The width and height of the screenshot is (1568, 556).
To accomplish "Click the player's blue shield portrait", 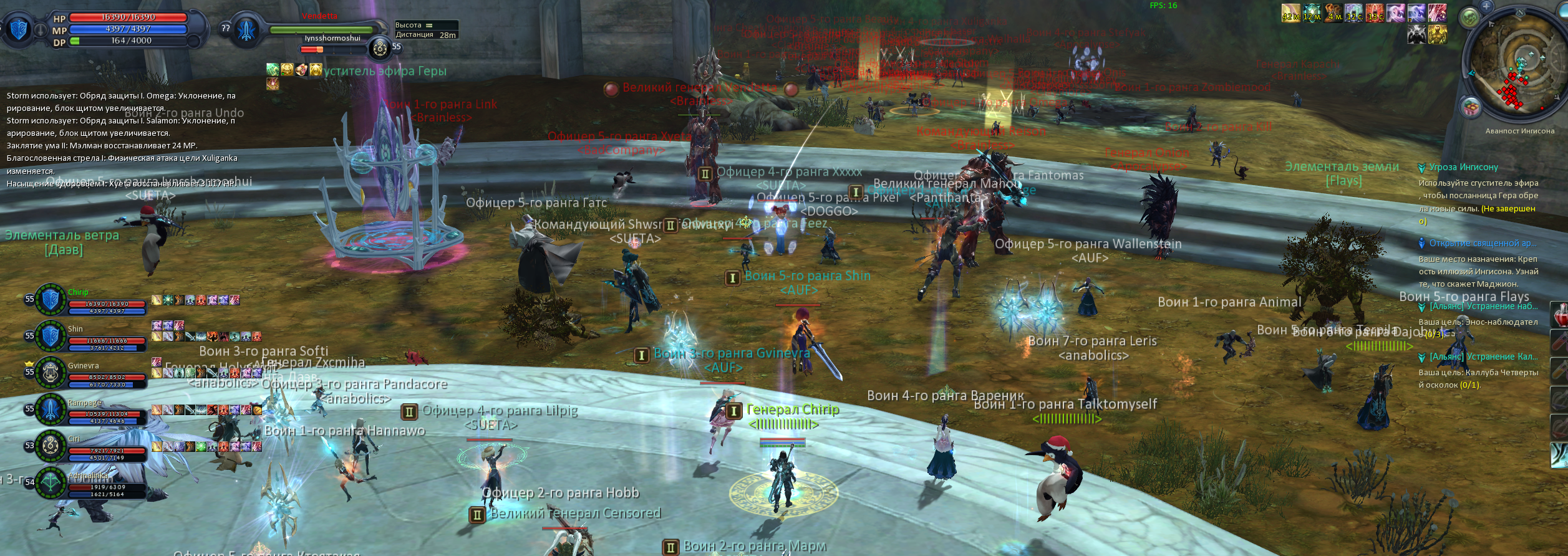I will [x=19, y=29].
